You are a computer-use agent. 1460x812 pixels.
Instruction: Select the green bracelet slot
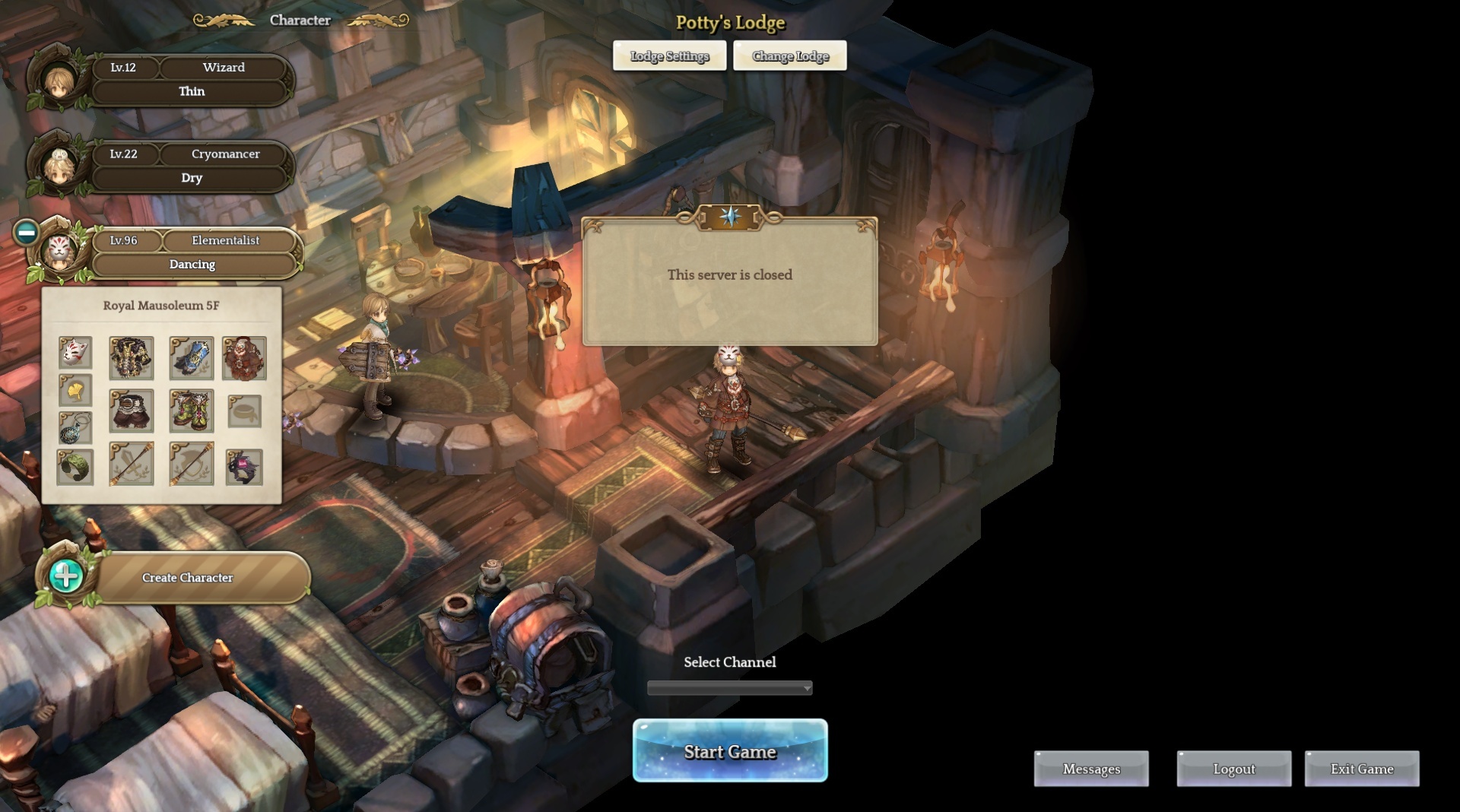75,466
